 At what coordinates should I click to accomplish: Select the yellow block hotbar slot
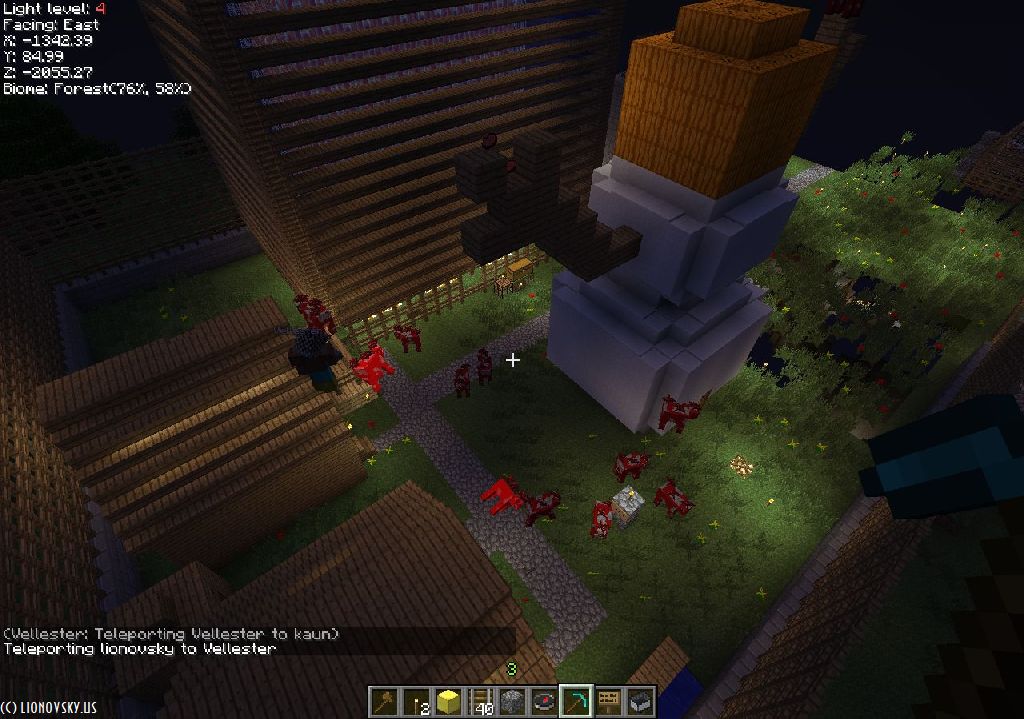448,701
